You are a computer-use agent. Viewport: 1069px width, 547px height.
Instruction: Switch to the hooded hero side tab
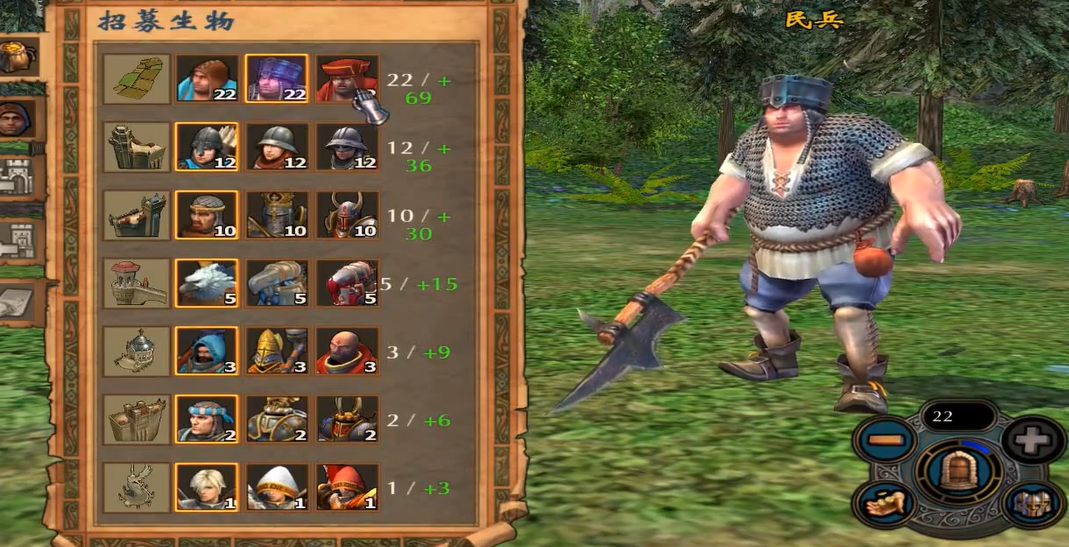pyautogui.click(x=17, y=118)
